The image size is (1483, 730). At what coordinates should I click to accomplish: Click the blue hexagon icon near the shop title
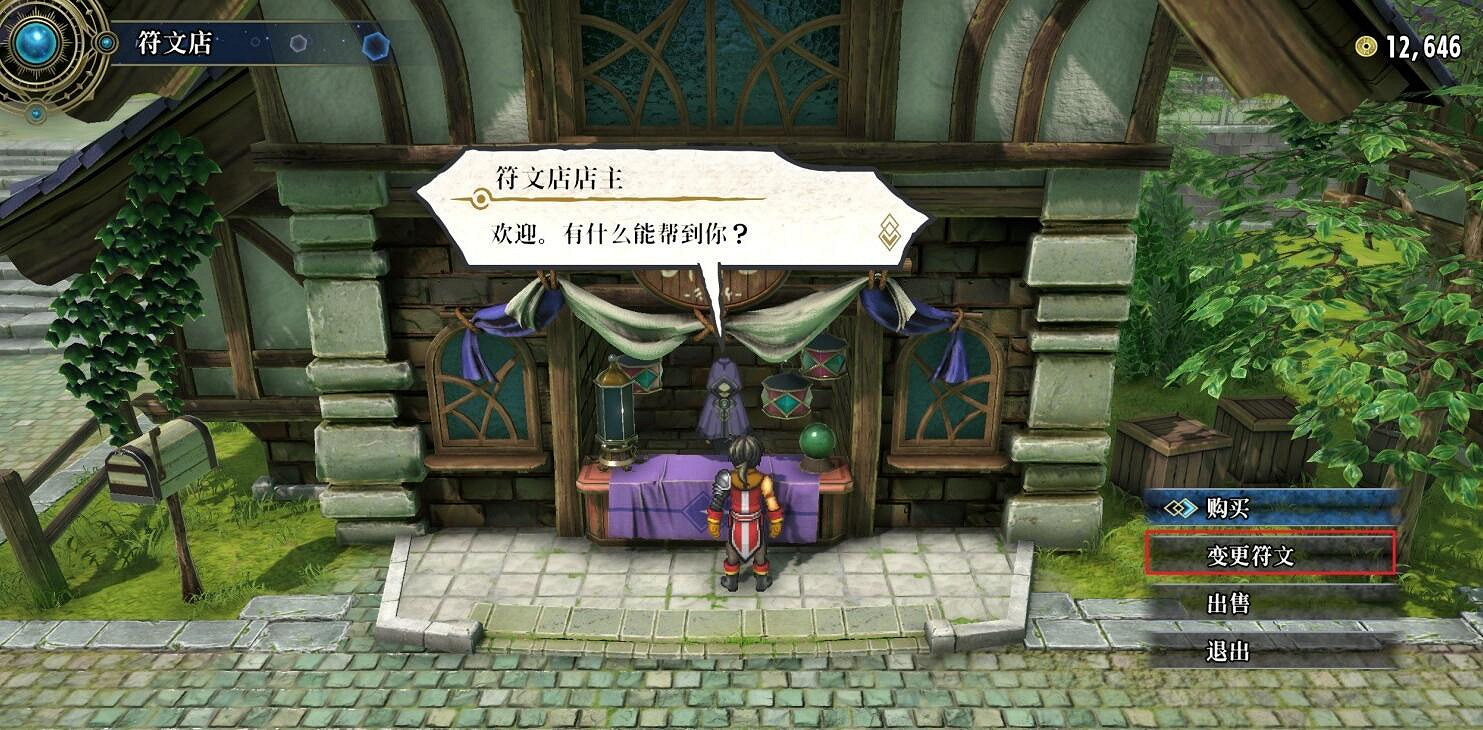pos(376,44)
